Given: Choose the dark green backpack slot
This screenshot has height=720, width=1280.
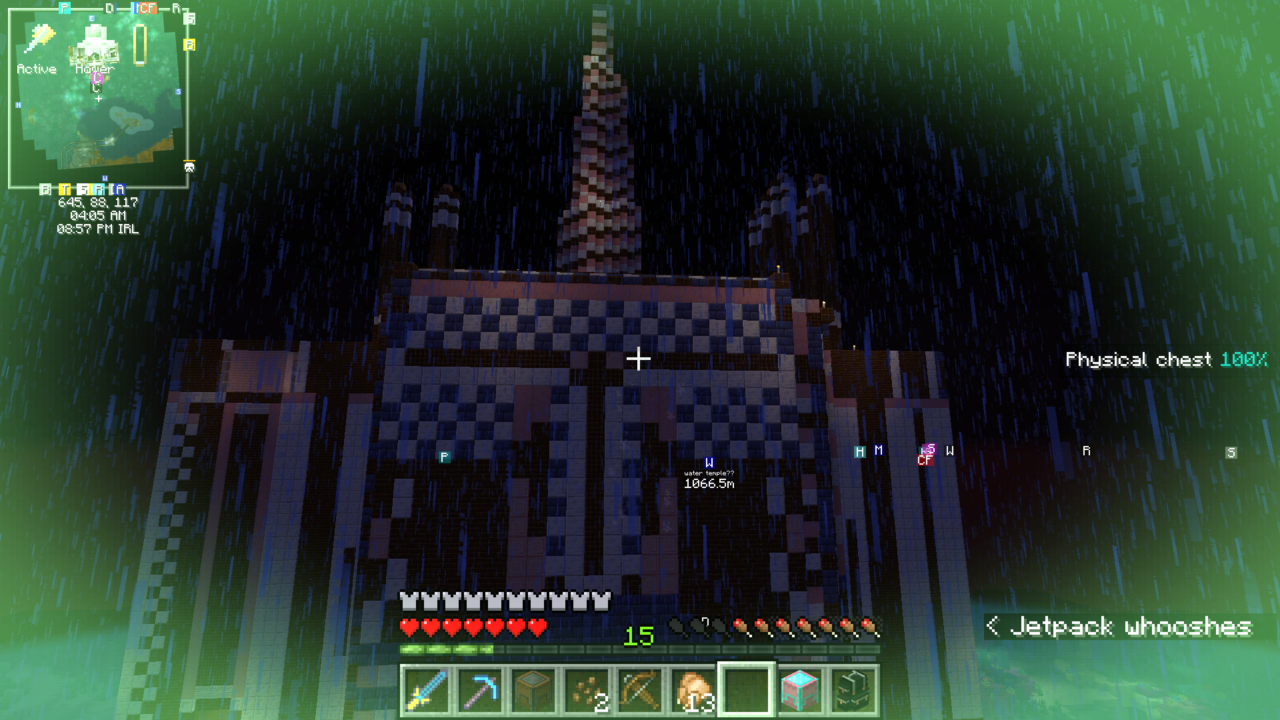Looking at the screenshot, I should pos(854,690).
